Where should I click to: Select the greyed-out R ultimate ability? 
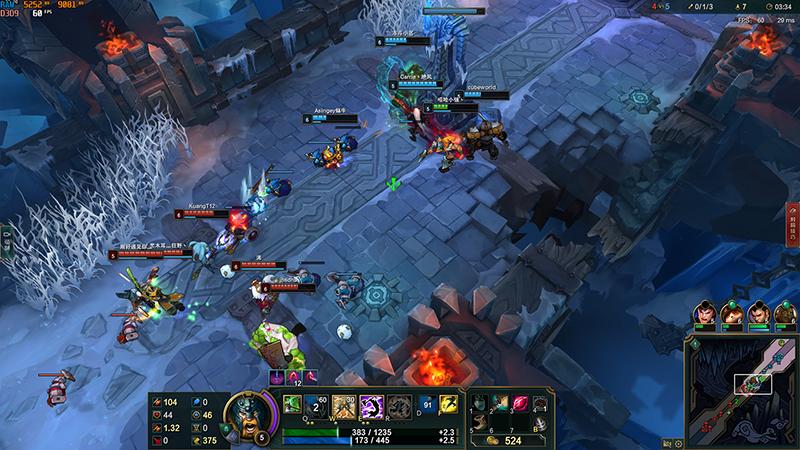pos(398,406)
